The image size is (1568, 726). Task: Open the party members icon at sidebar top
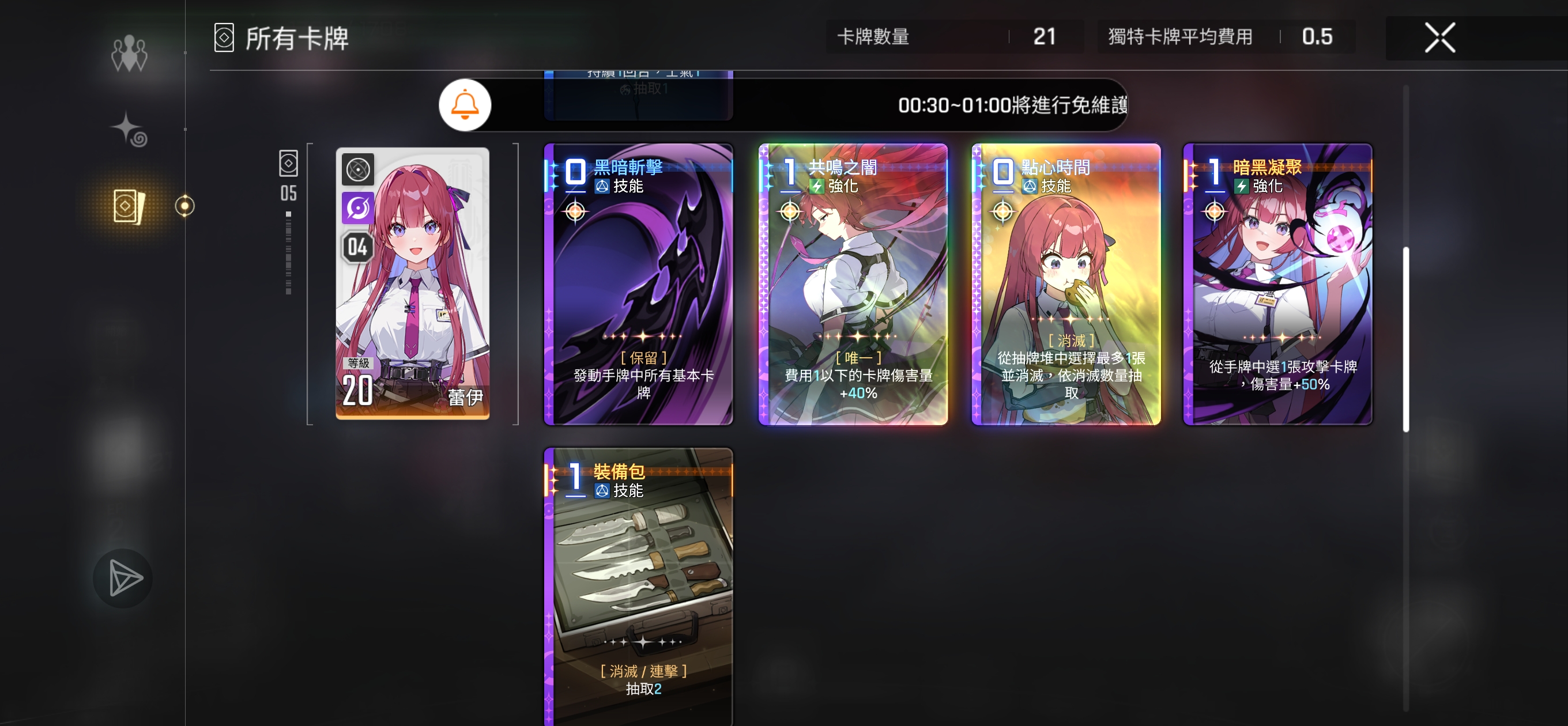click(129, 55)
